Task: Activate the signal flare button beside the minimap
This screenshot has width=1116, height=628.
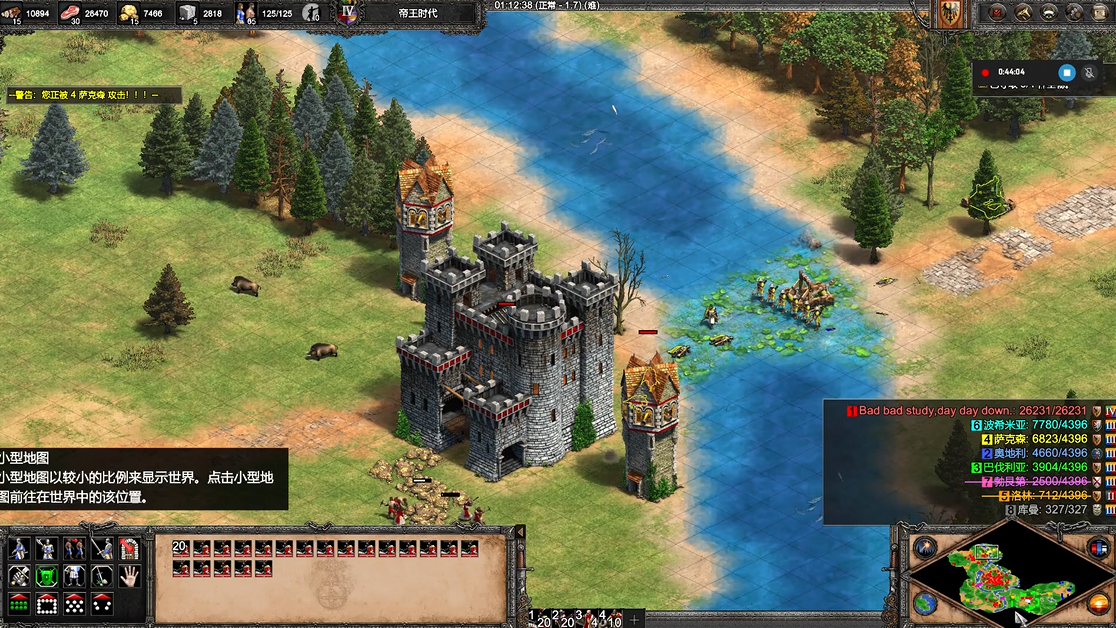Action: click(x=924, y=548)
